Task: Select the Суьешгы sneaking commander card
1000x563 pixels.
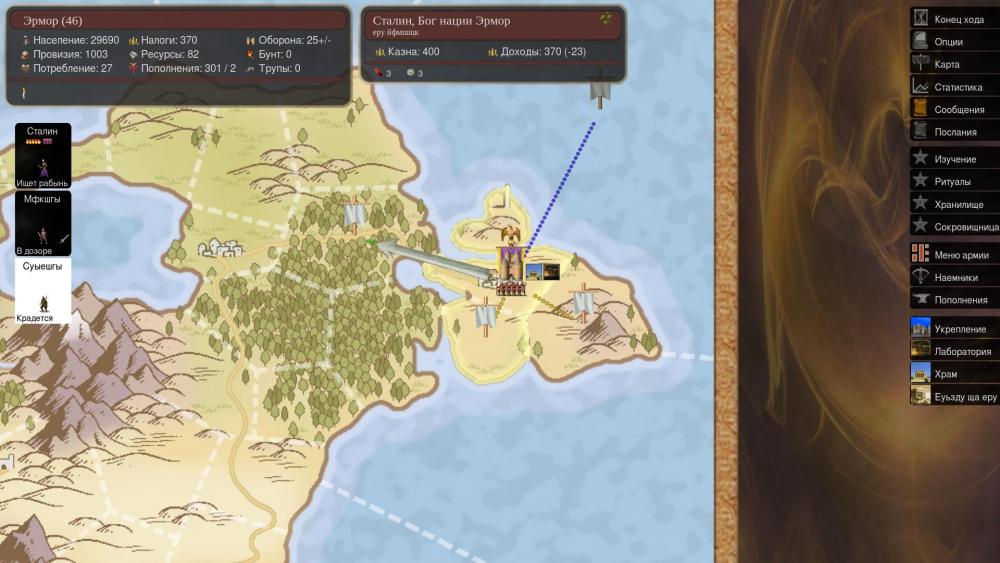Action: (x=43, y=291)
